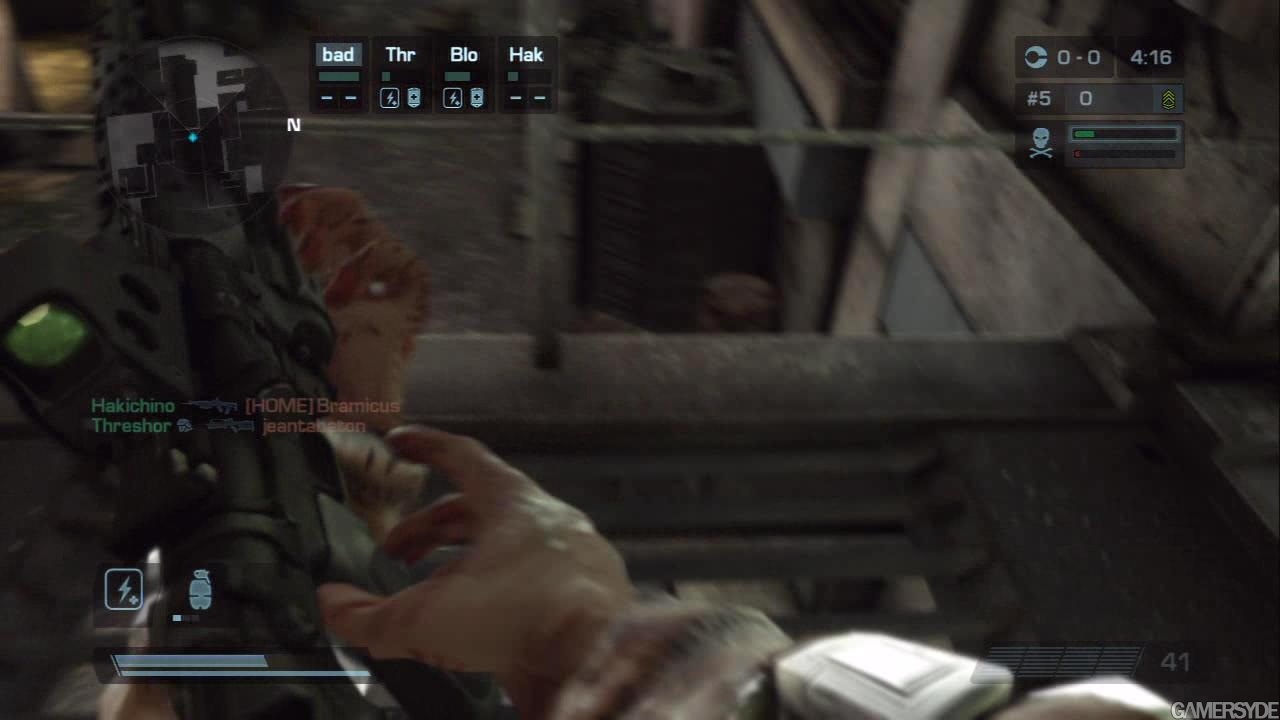This screenshot has width=1280, height=720.
Task: Activate the lightning bolt ability icon
Action: coord(124,590)
